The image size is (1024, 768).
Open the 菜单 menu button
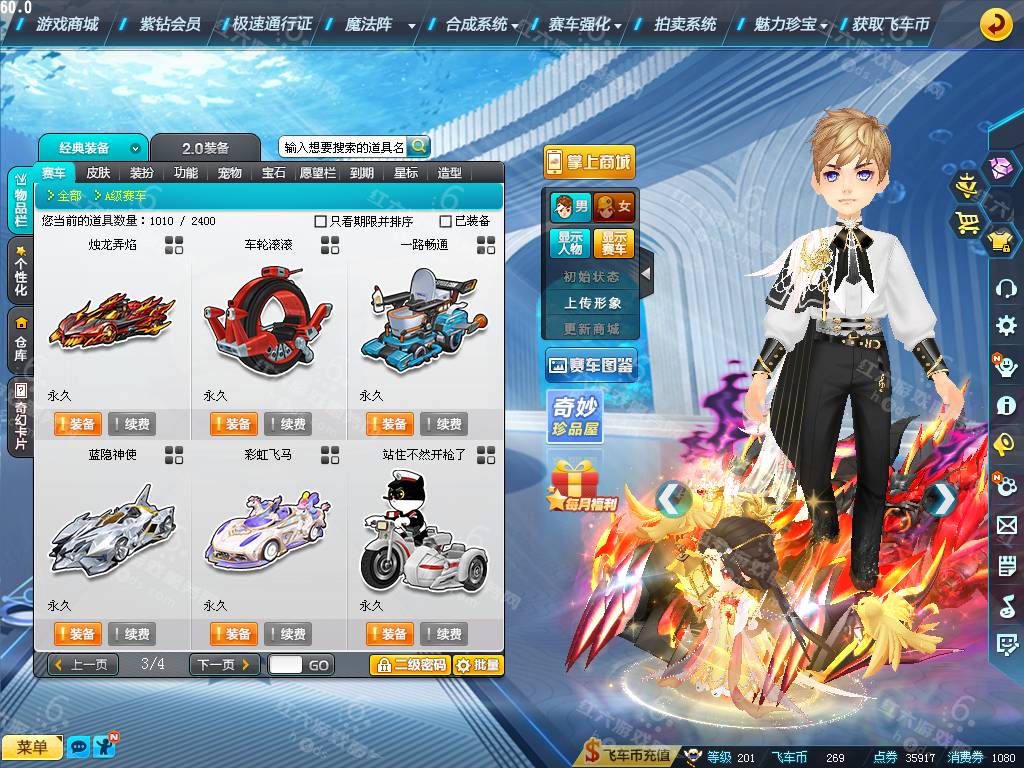(x=32, y=747)
